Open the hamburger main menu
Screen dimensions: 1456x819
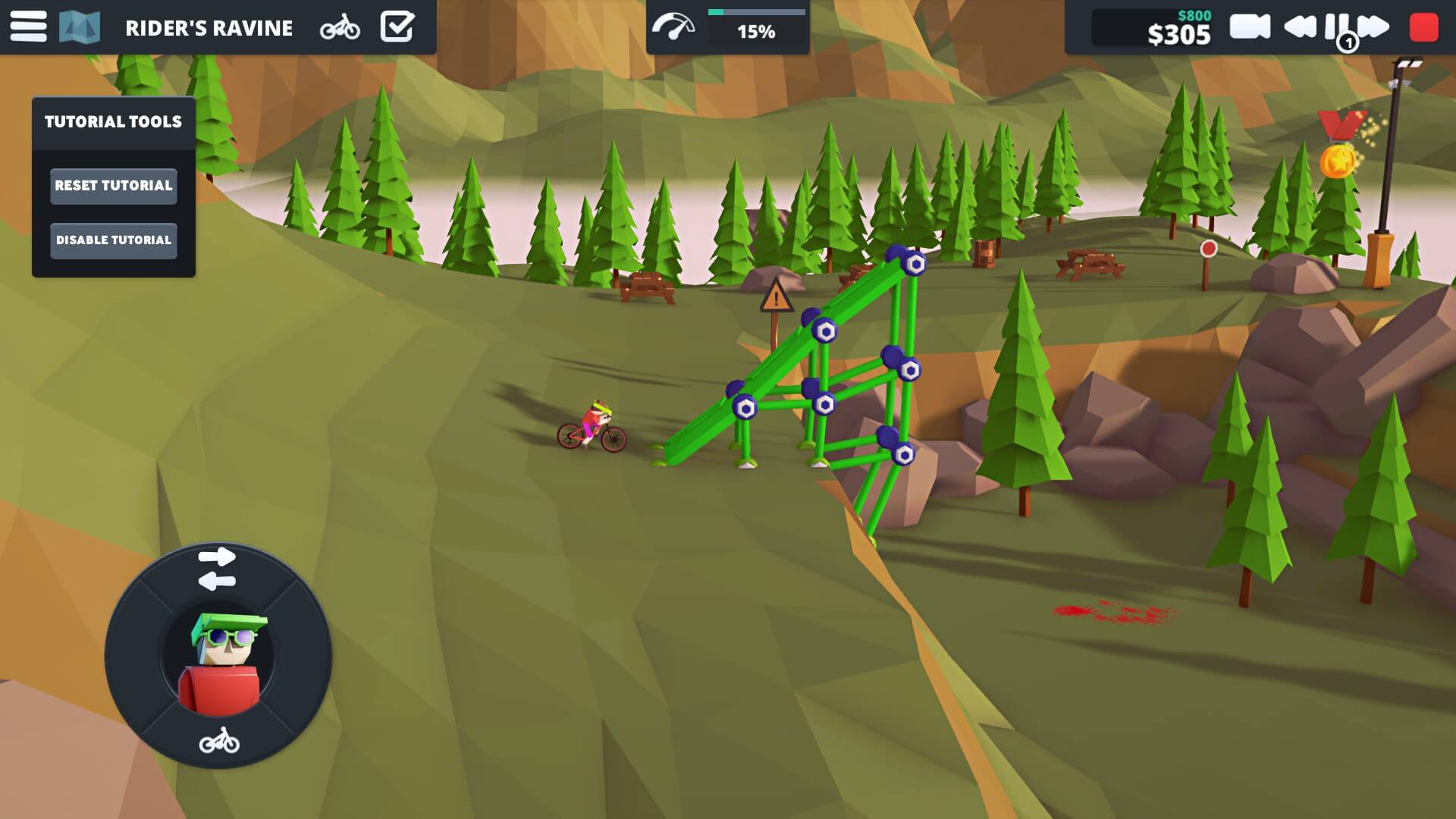(x=28, y=27)
